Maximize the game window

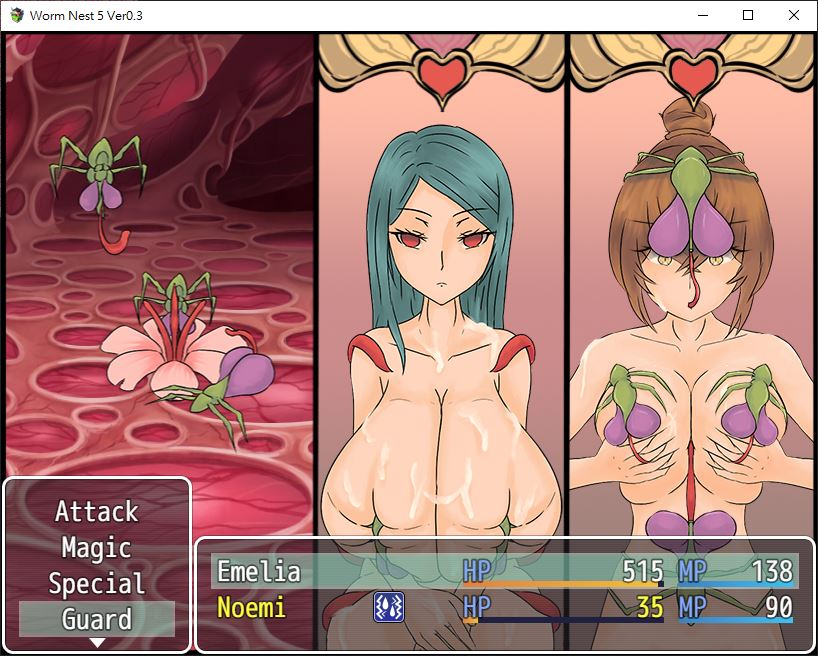748,15
